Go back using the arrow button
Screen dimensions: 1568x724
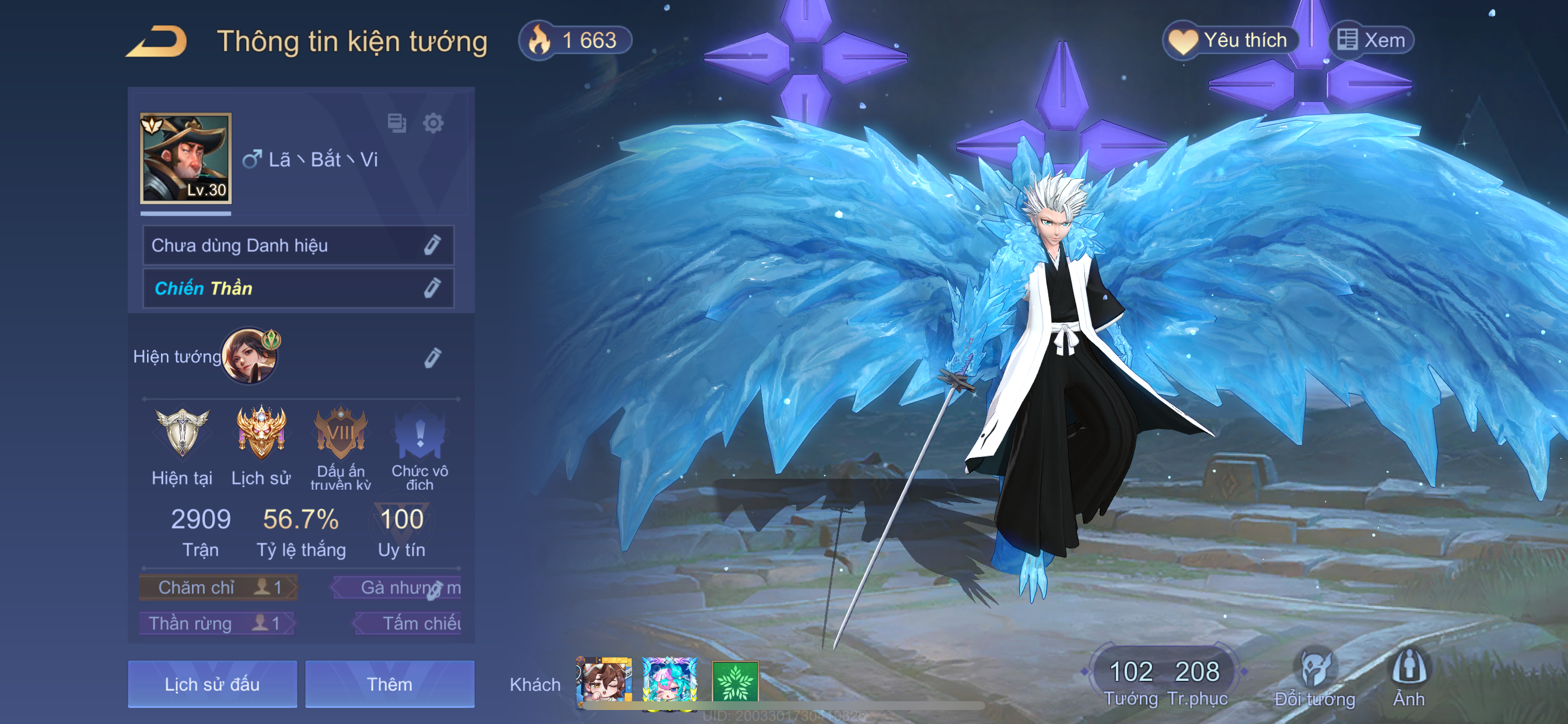[x=156, y=41]
